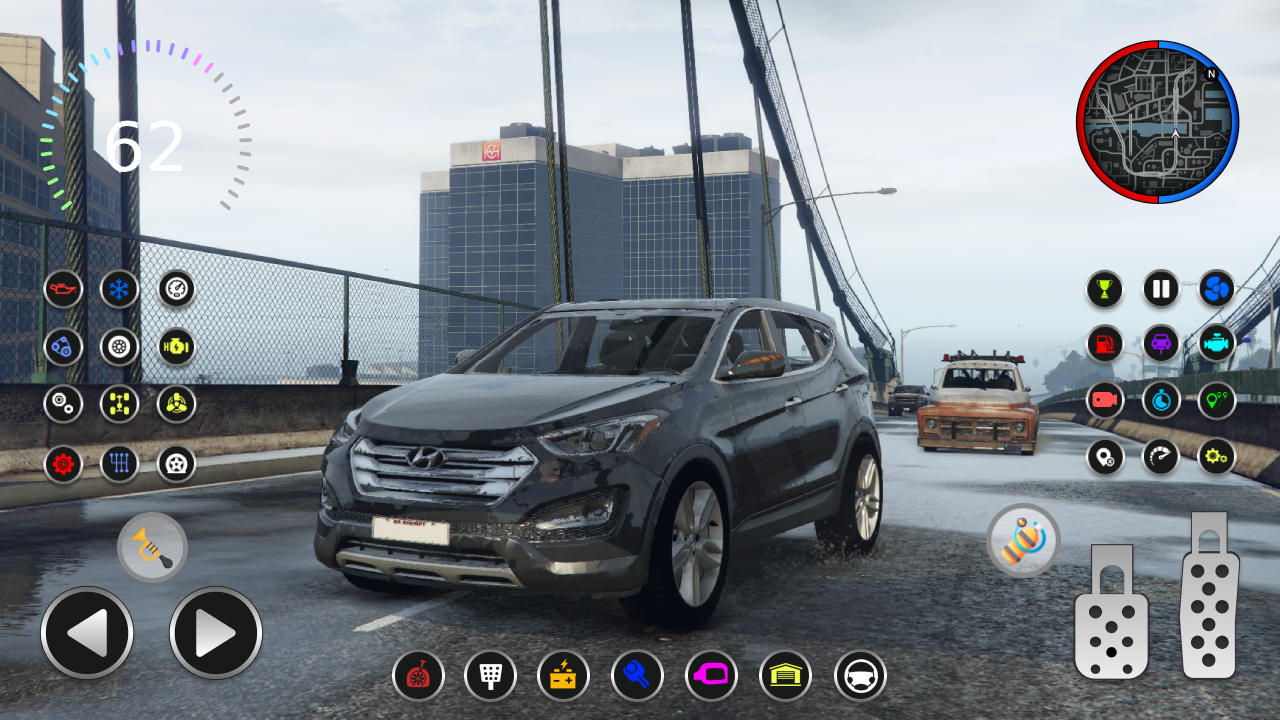Open the yellow garage icon
This screenshot has height=720, width=1280.
point(785,676)
